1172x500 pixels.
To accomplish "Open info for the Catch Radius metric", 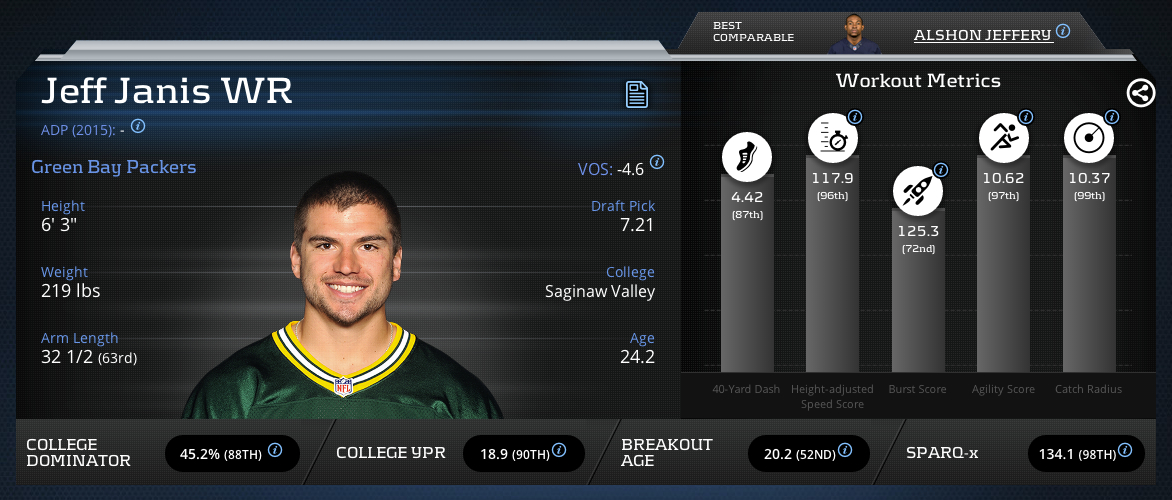I will pyautogui.click(x=1111, y=118).
